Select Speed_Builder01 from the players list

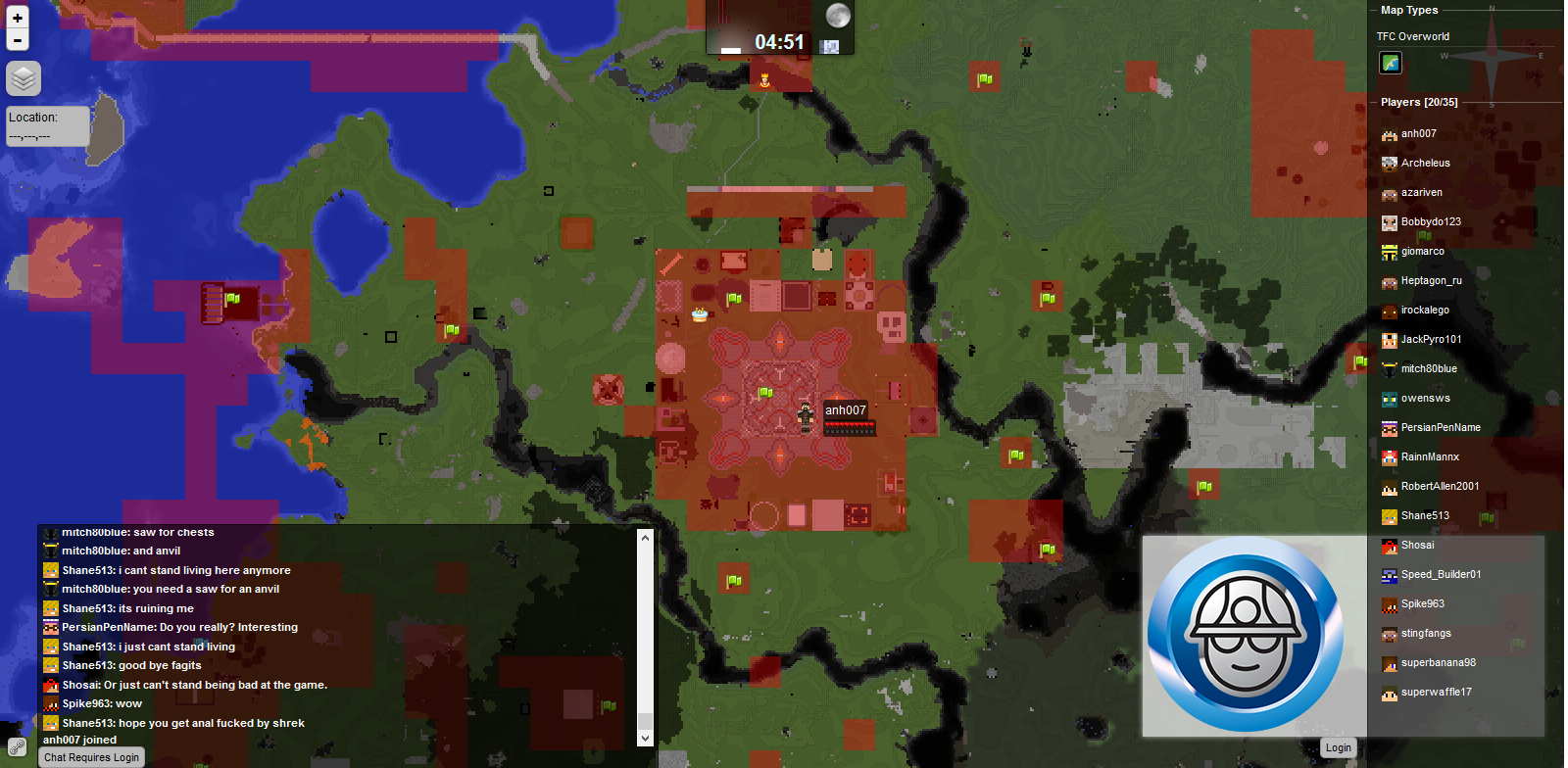pos(1441,575)
